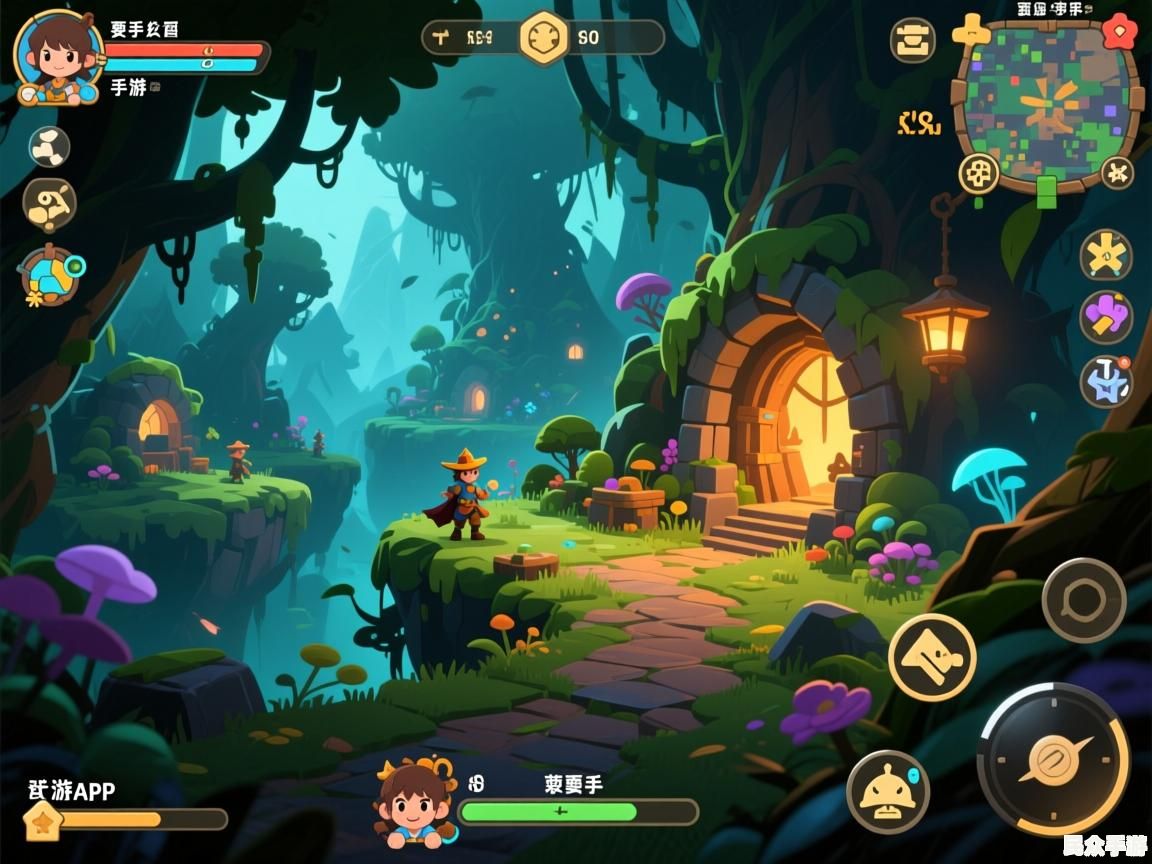Activate the purple hammer skill icon
This screenshot has width=1152, height=864.
(x=1106, y=318)
